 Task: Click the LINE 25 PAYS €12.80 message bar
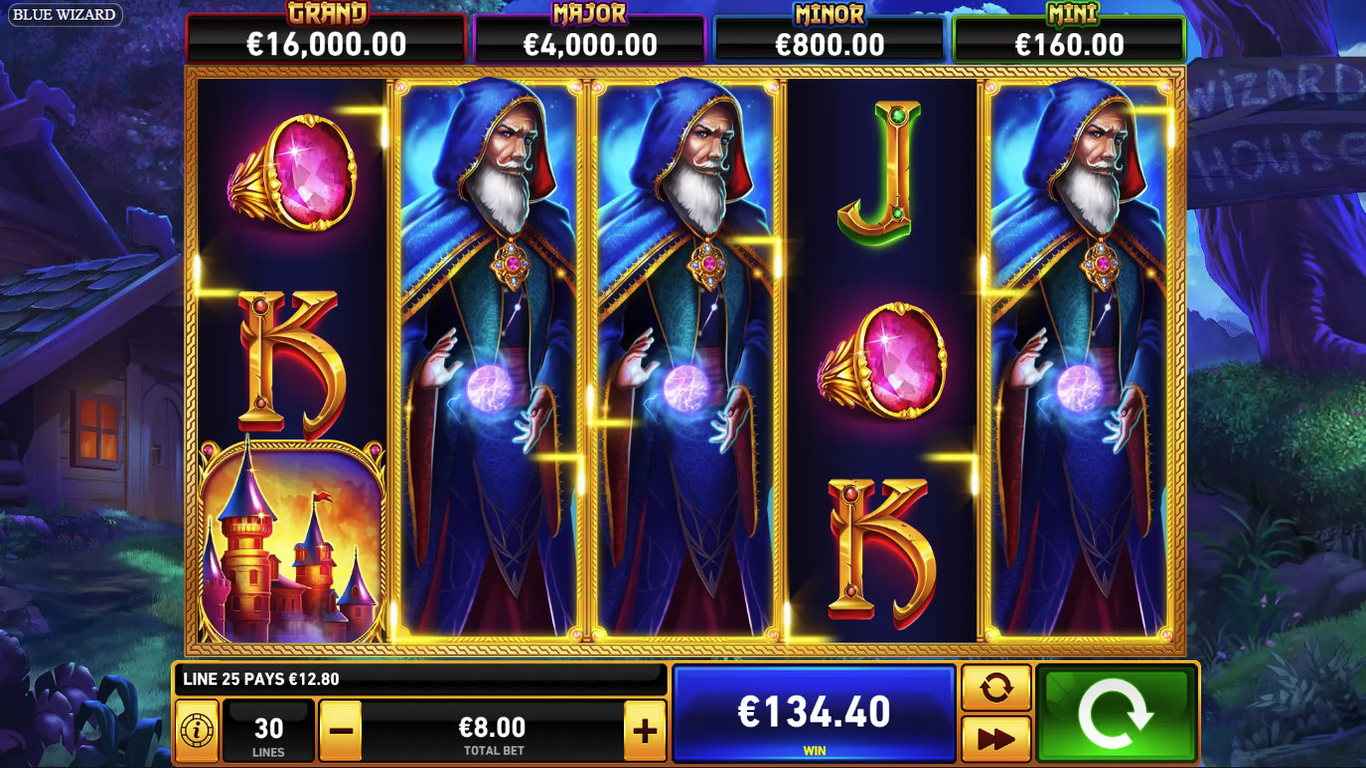click(x=420, y=677)
